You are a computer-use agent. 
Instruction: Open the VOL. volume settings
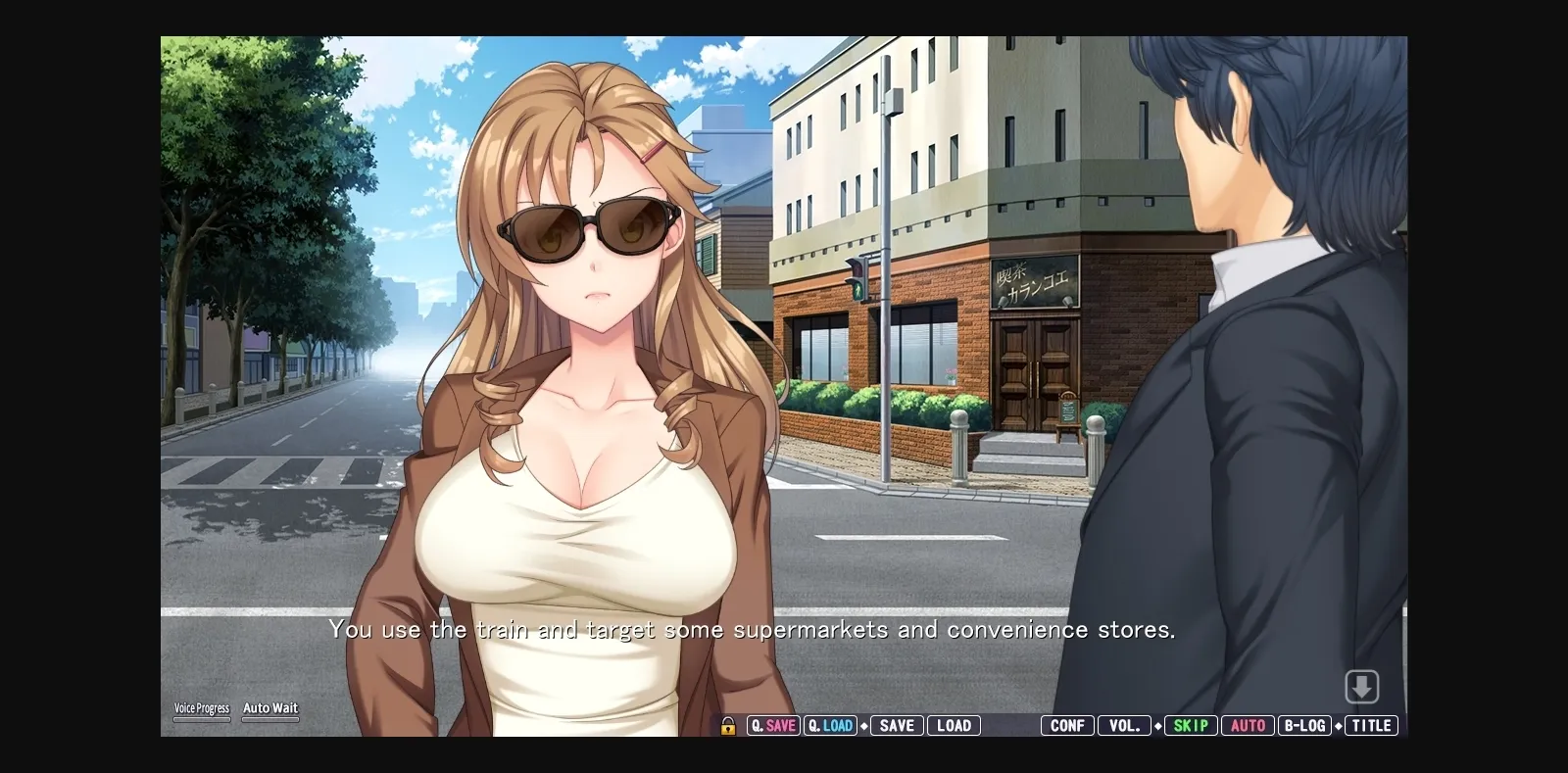pyautogui.click(x=1125, y=725)
